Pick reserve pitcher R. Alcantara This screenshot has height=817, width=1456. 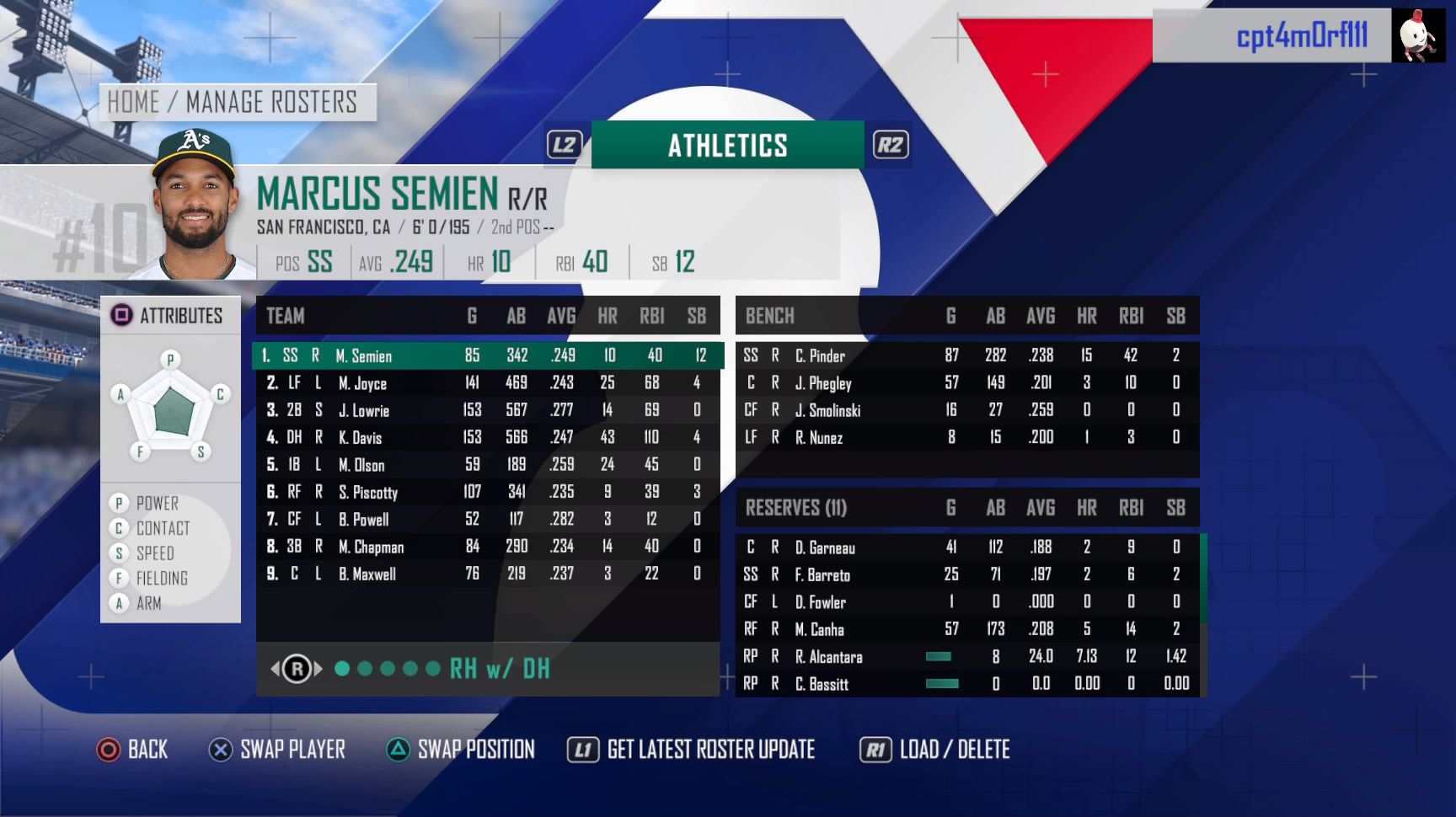[966, 657]
